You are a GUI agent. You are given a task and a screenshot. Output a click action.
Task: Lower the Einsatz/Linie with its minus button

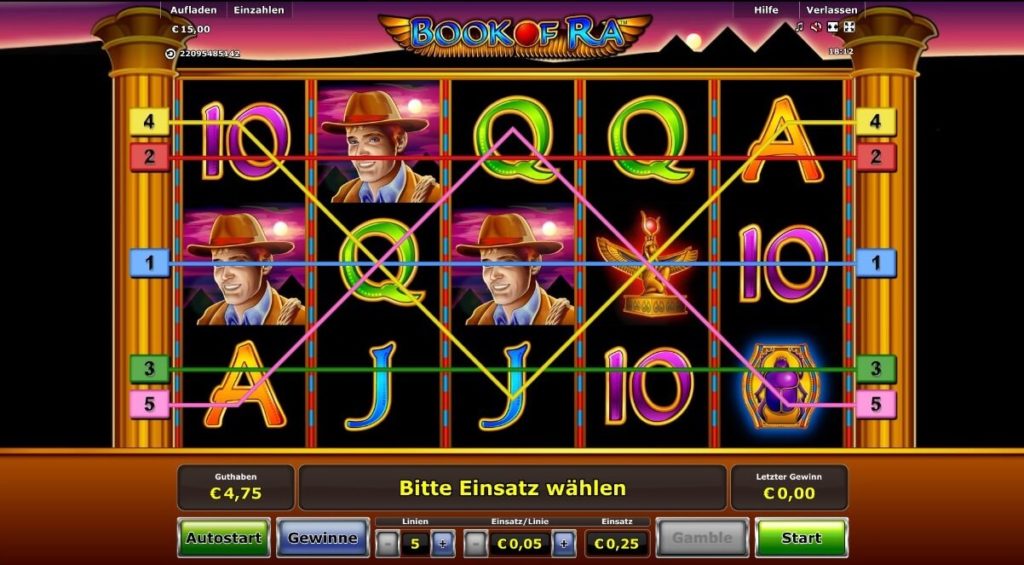(x=477, y=543)
